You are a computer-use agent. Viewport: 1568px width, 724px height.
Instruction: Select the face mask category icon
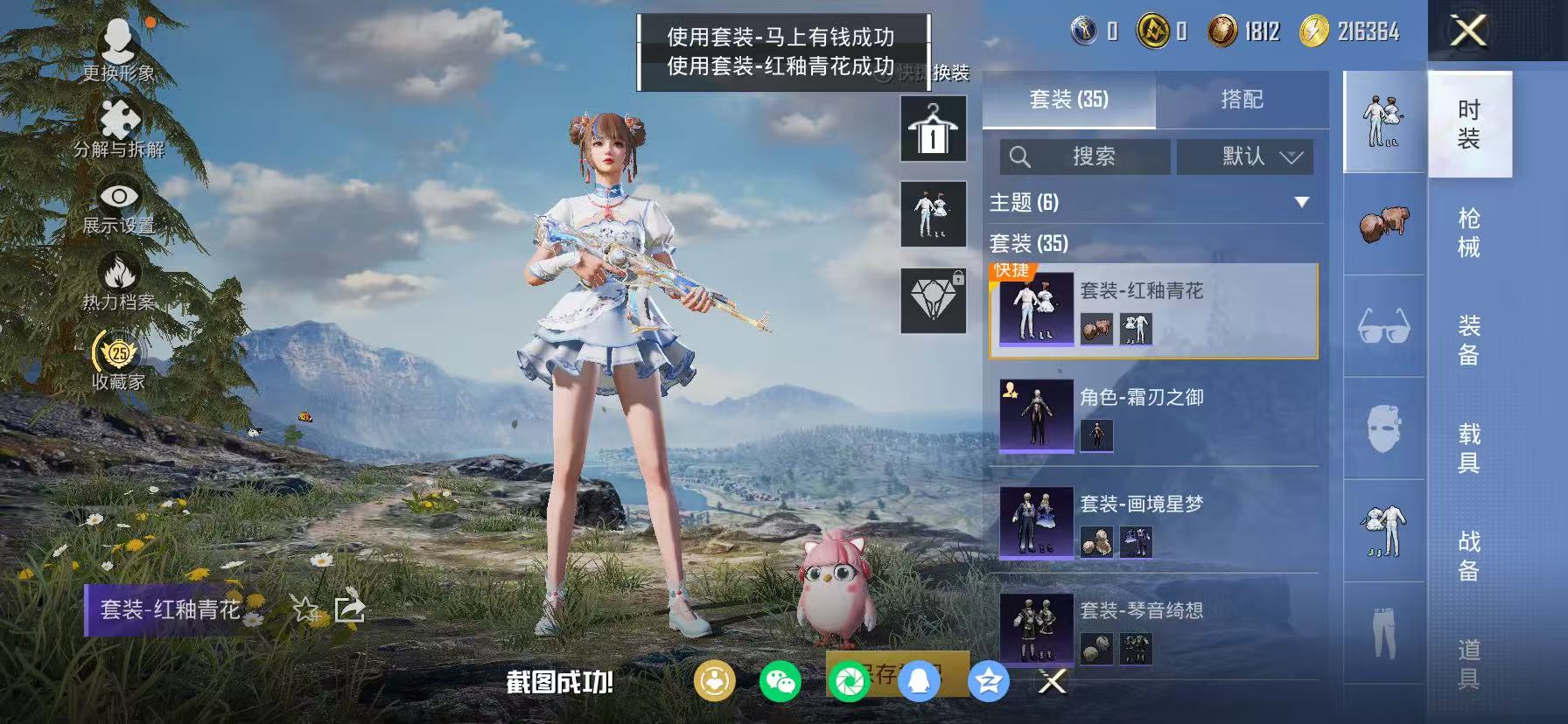click(x=1383, y=426)
